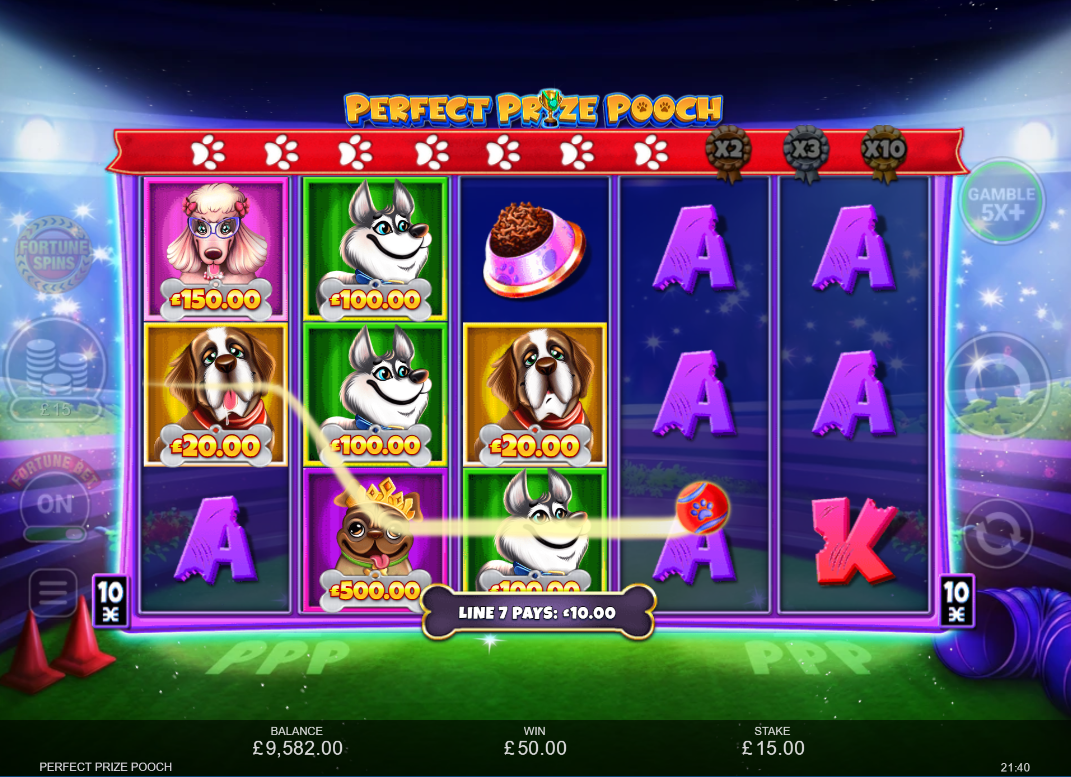This screenshot has height=777, width=1071.
Task: Spin the reels with the big round button
Action: [997, 385]
